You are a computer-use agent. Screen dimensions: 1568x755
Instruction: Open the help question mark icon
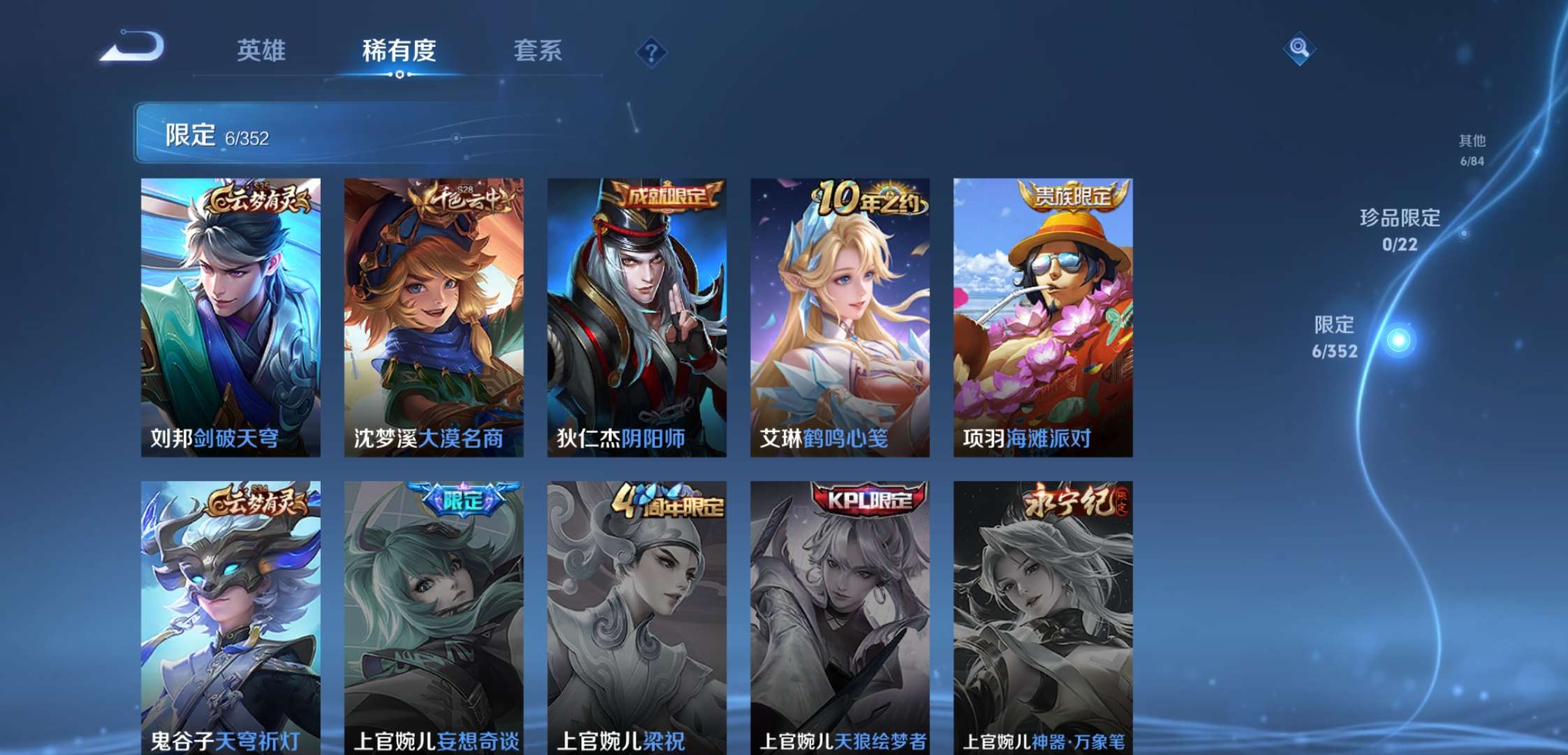[648, 50]
